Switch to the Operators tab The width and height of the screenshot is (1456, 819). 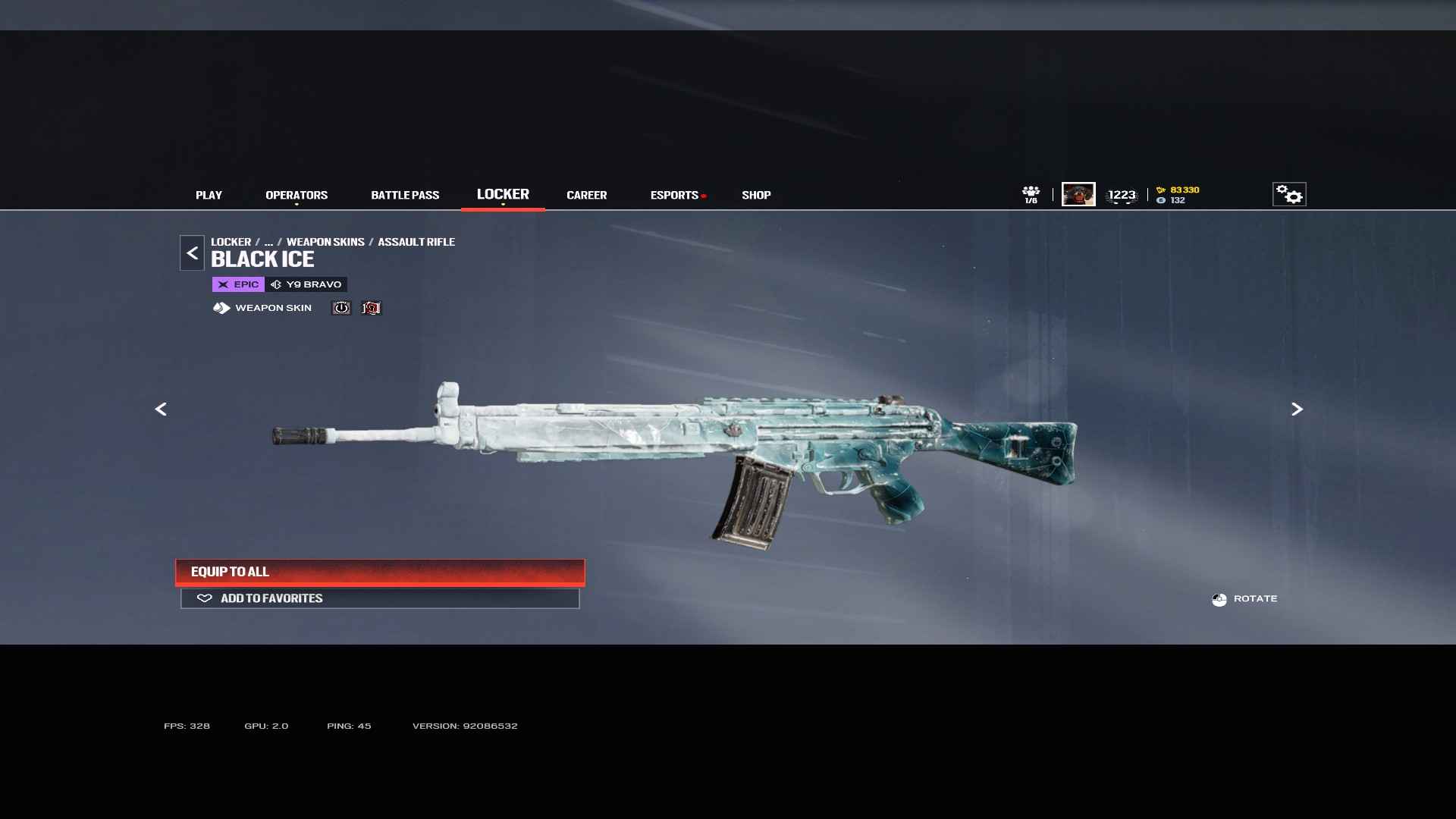pos(297,195)
